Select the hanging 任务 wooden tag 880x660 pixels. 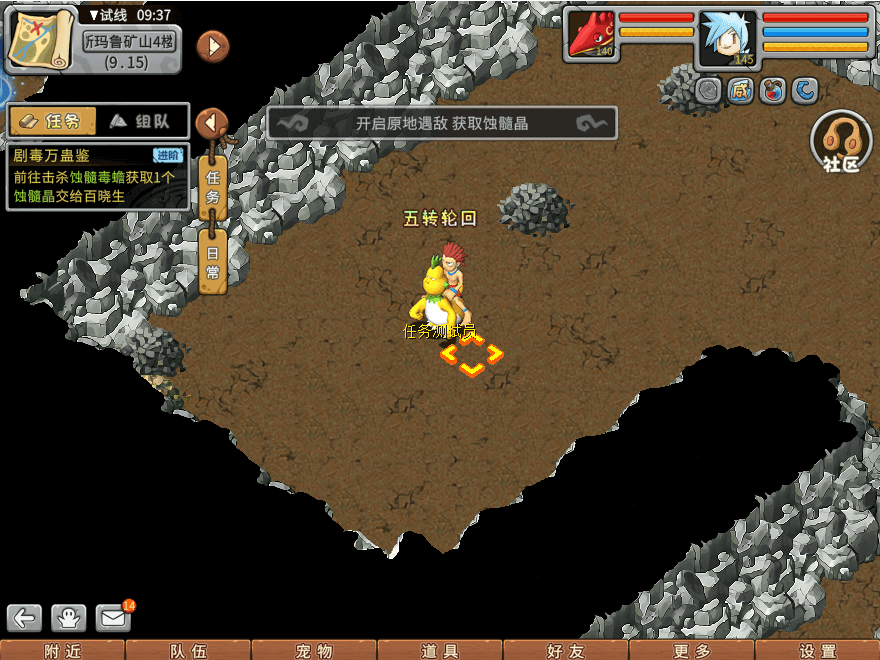tap(212, 185)
